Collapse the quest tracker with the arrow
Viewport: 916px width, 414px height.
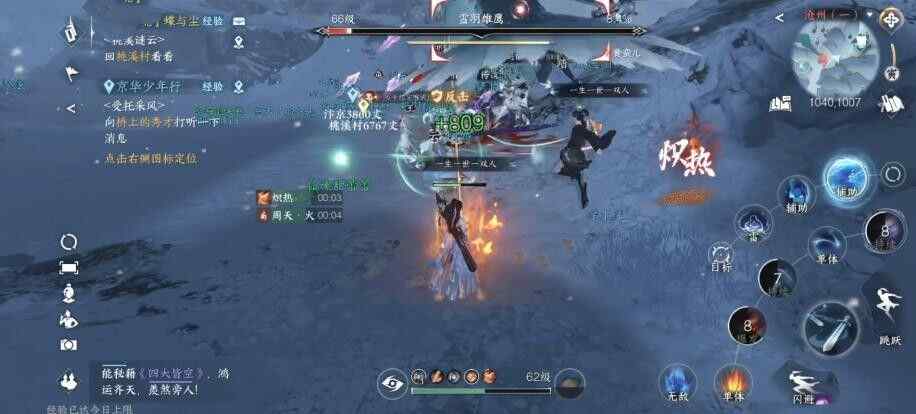point(70,108)
